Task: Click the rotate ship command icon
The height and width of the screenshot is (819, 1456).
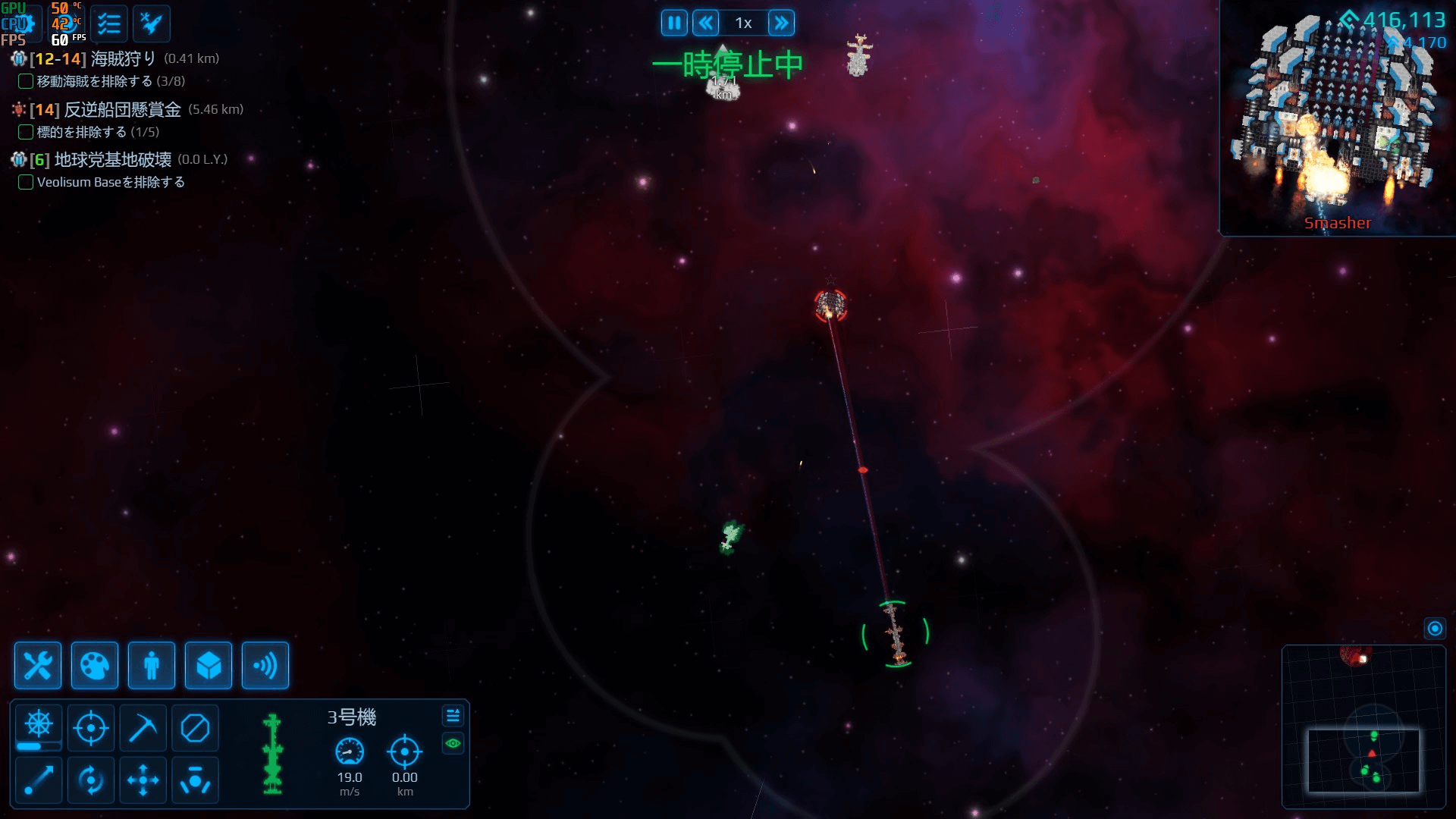Action: [x=91, y=780]
